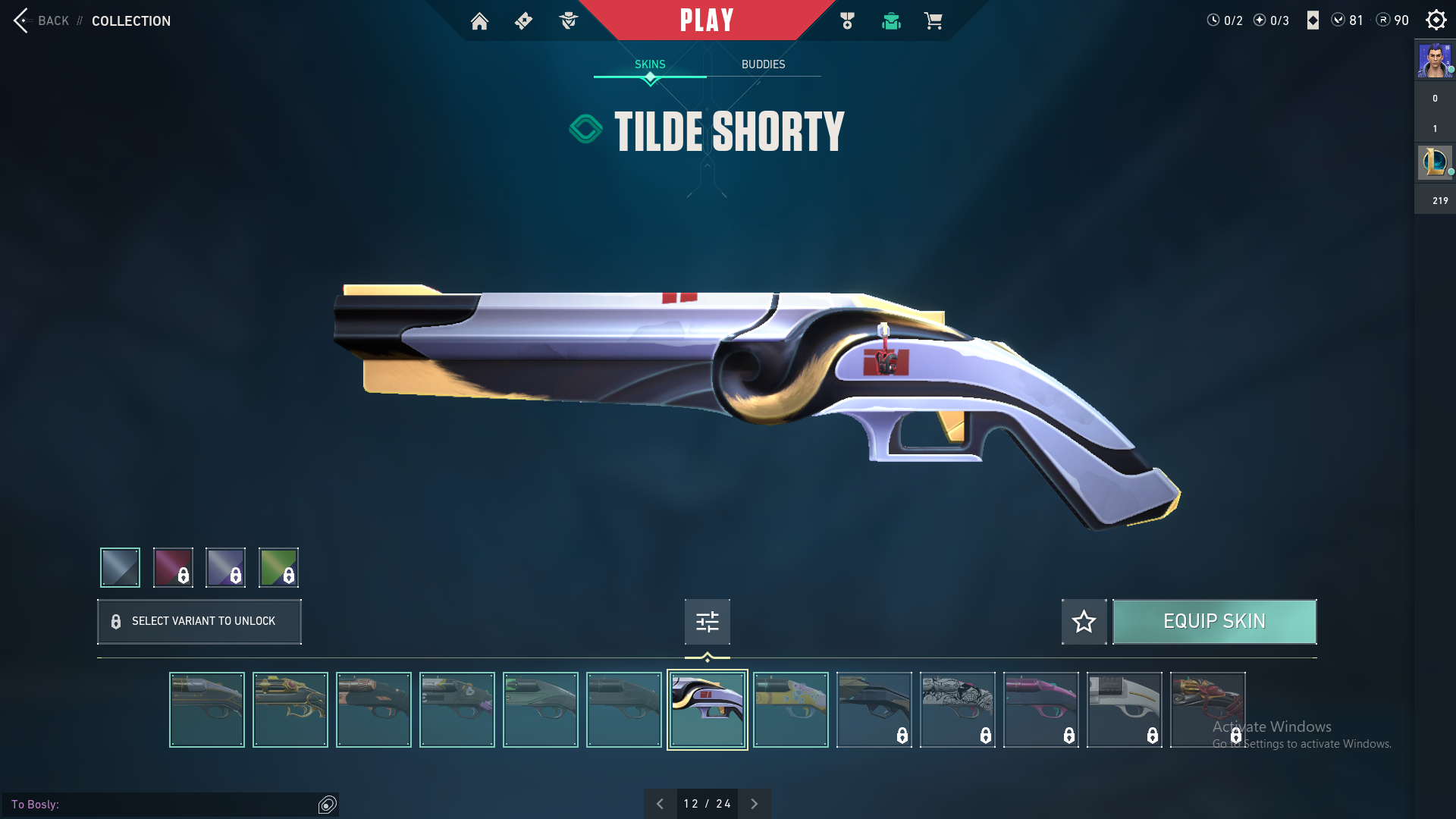Switch to the Buddies tab
This screenshot has height=819, width=1456.
[x=763, y=64]
